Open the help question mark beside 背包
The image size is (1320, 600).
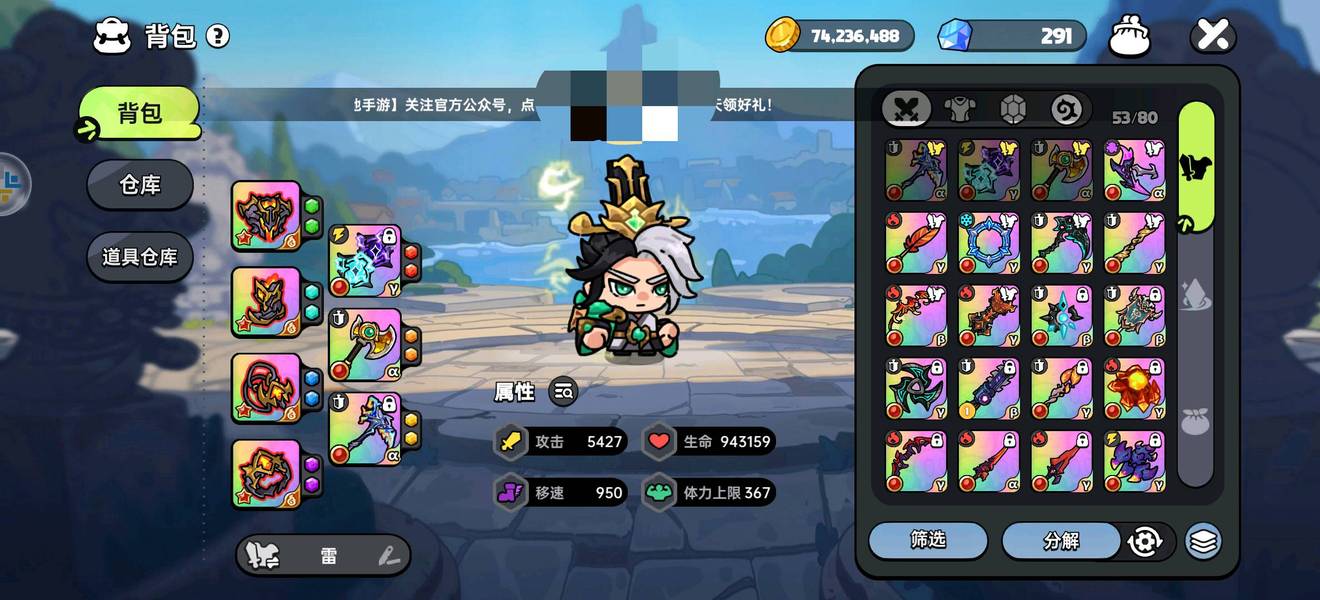[217, 37]
